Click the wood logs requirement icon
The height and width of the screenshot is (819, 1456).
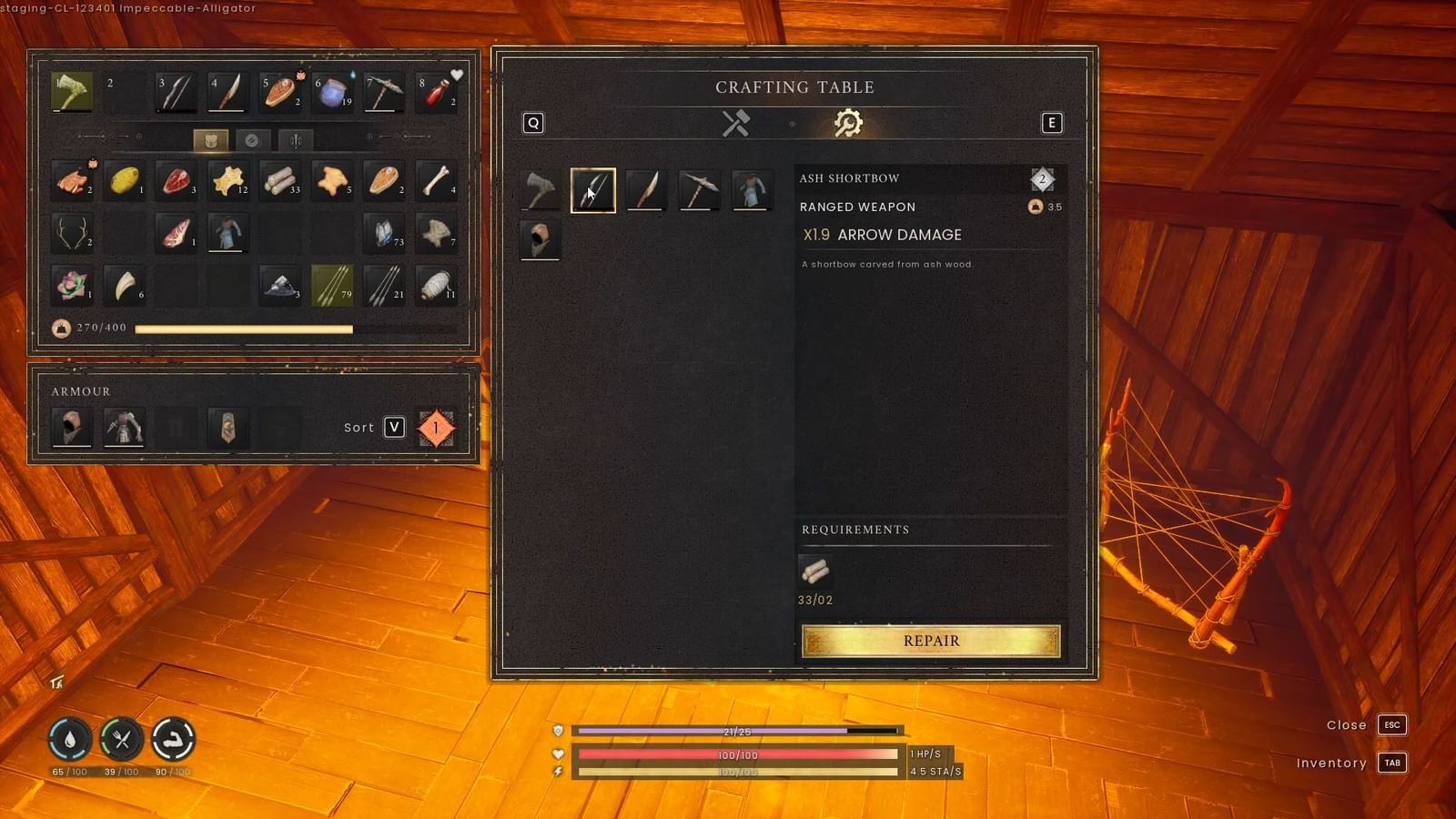pos(817,571)
